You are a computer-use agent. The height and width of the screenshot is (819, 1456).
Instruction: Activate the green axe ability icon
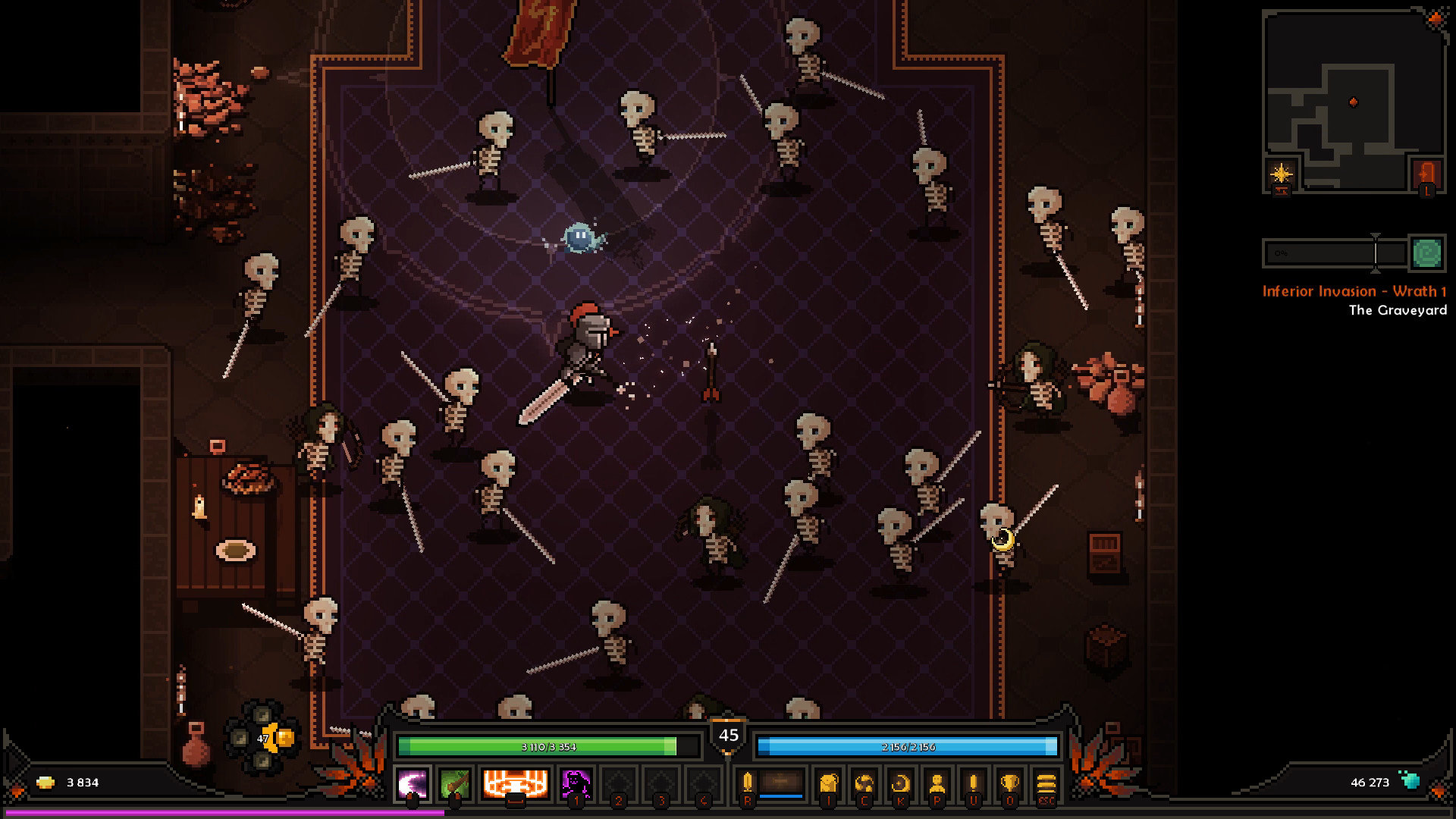[x=457, y=785]
